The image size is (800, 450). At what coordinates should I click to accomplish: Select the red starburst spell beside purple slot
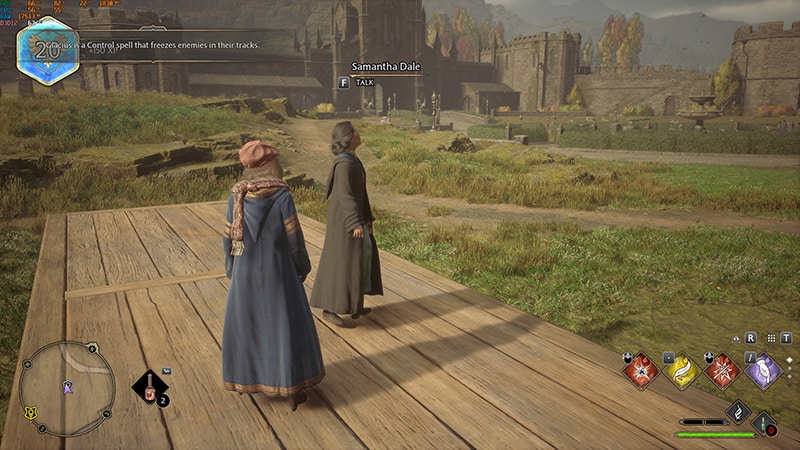pos(722,371)
